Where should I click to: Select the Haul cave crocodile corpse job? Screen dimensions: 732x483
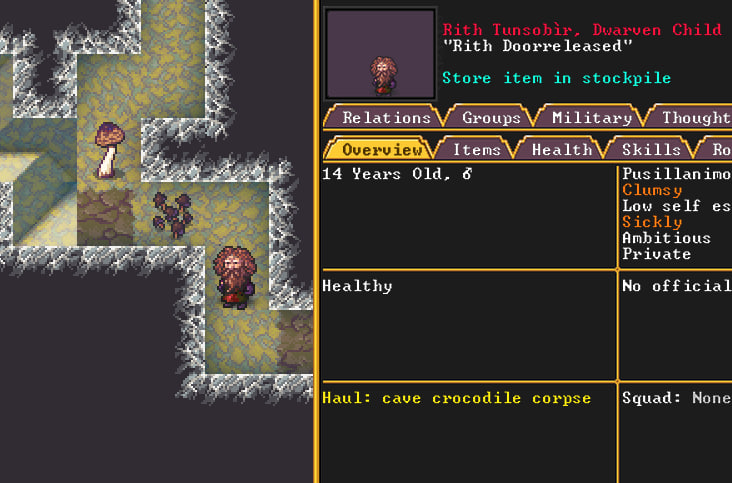[456, 398]
